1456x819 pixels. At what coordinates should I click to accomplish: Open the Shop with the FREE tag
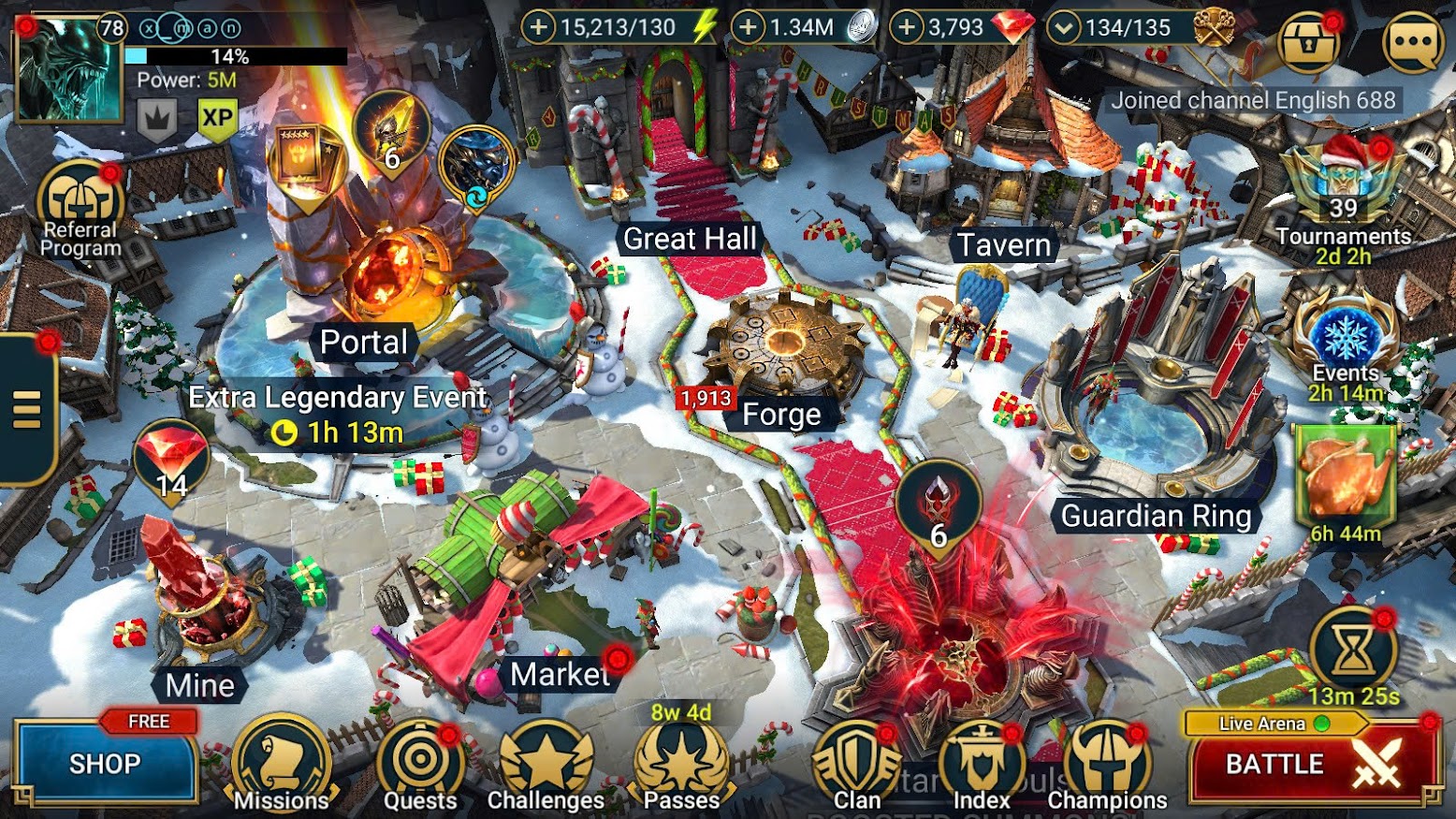tap(105, 763)
